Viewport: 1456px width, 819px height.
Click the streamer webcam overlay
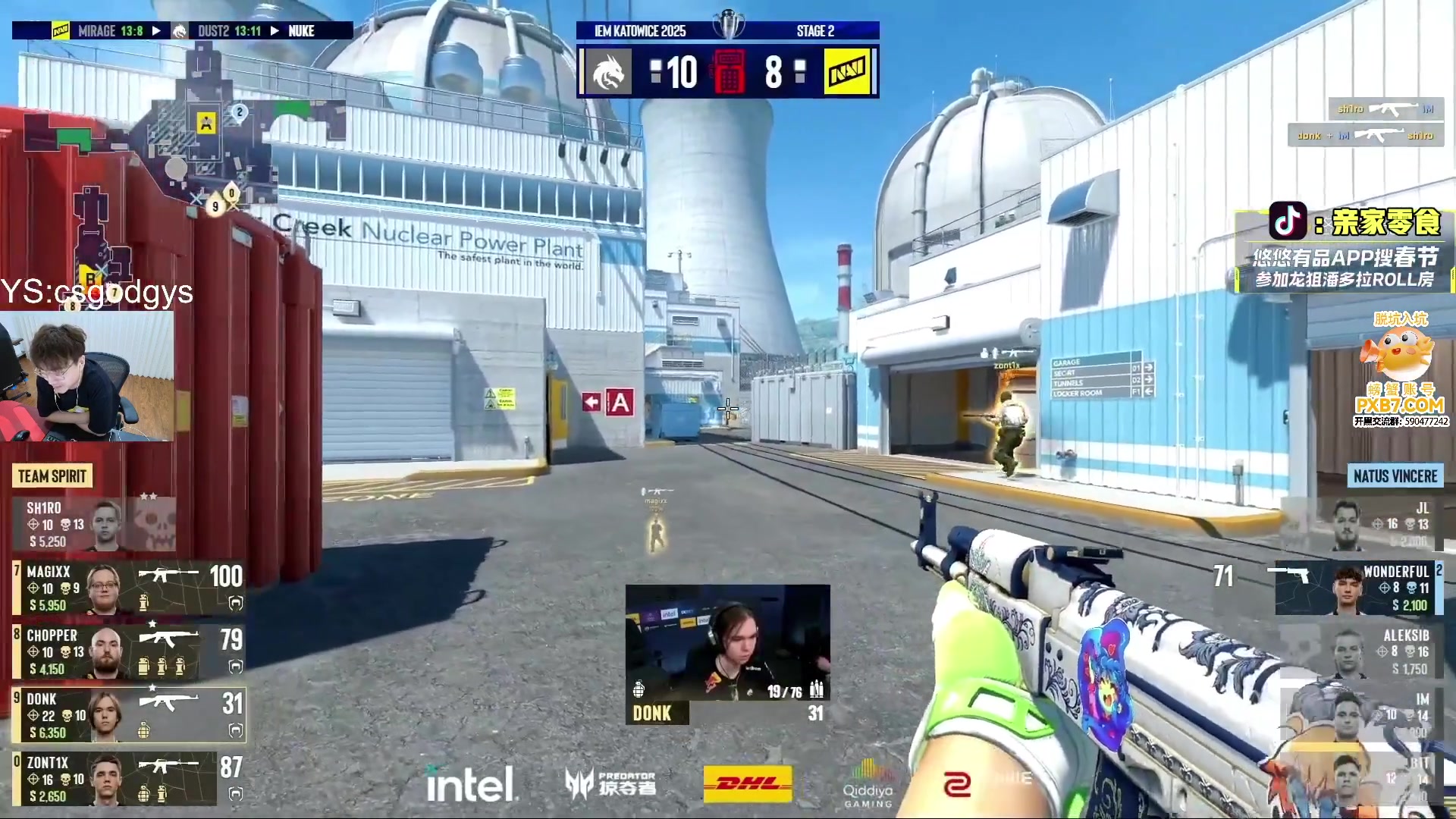click(86, 376)
